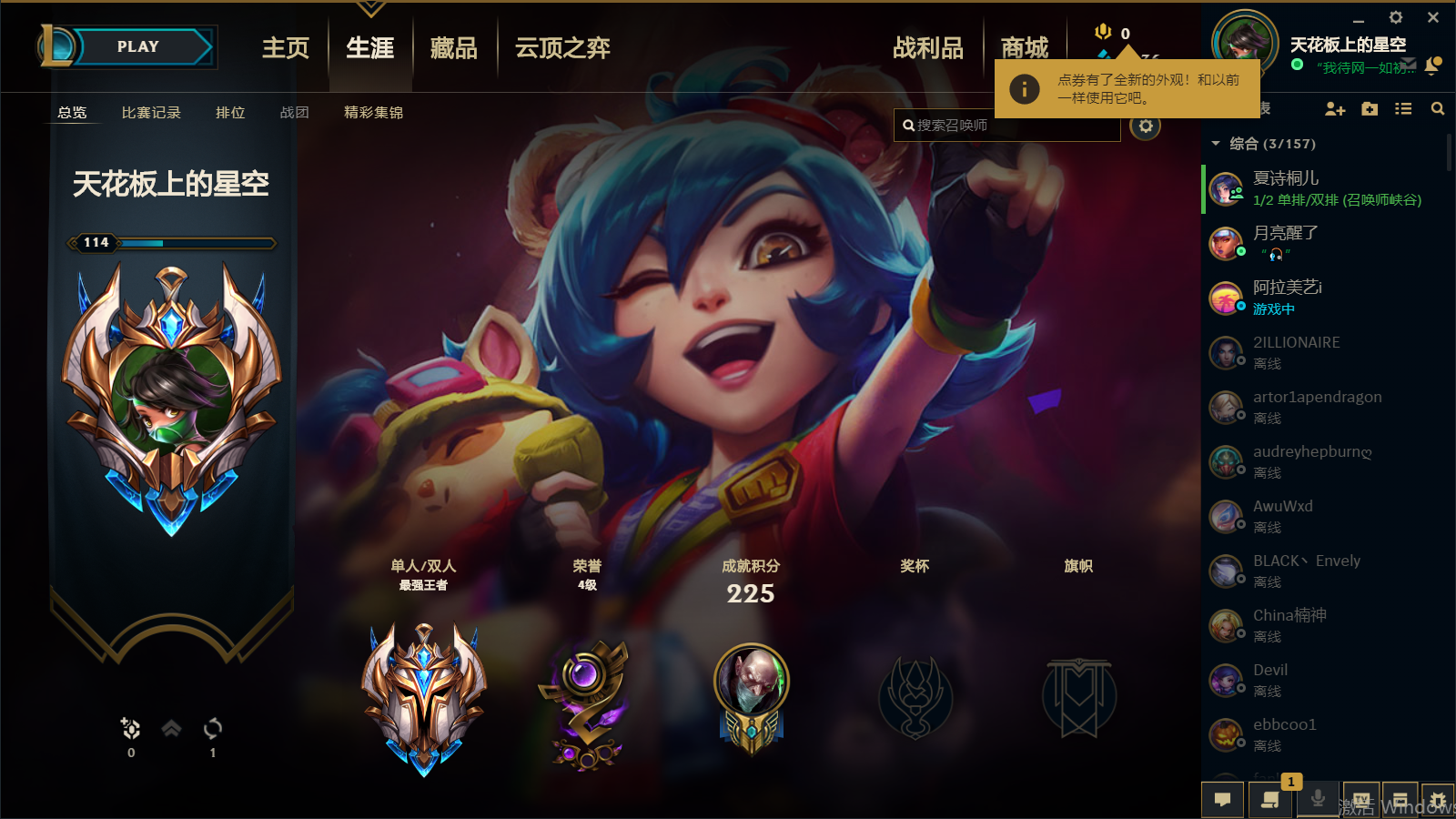Search friends with the magnifier icon
This screenshot has width=1456, height=819.
point(1437,108)
